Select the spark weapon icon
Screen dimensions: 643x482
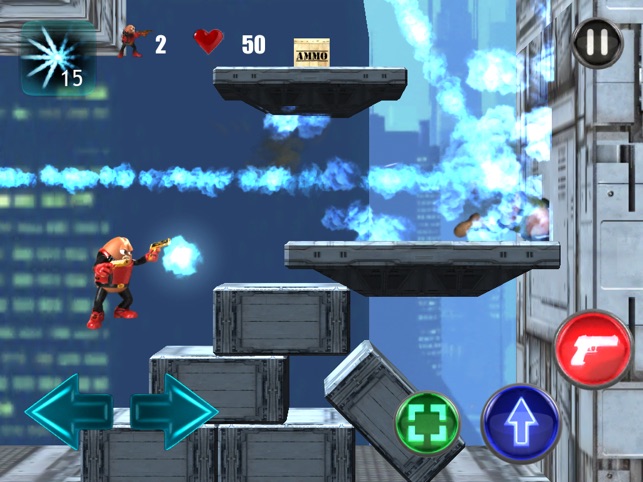tap(57, 57)
